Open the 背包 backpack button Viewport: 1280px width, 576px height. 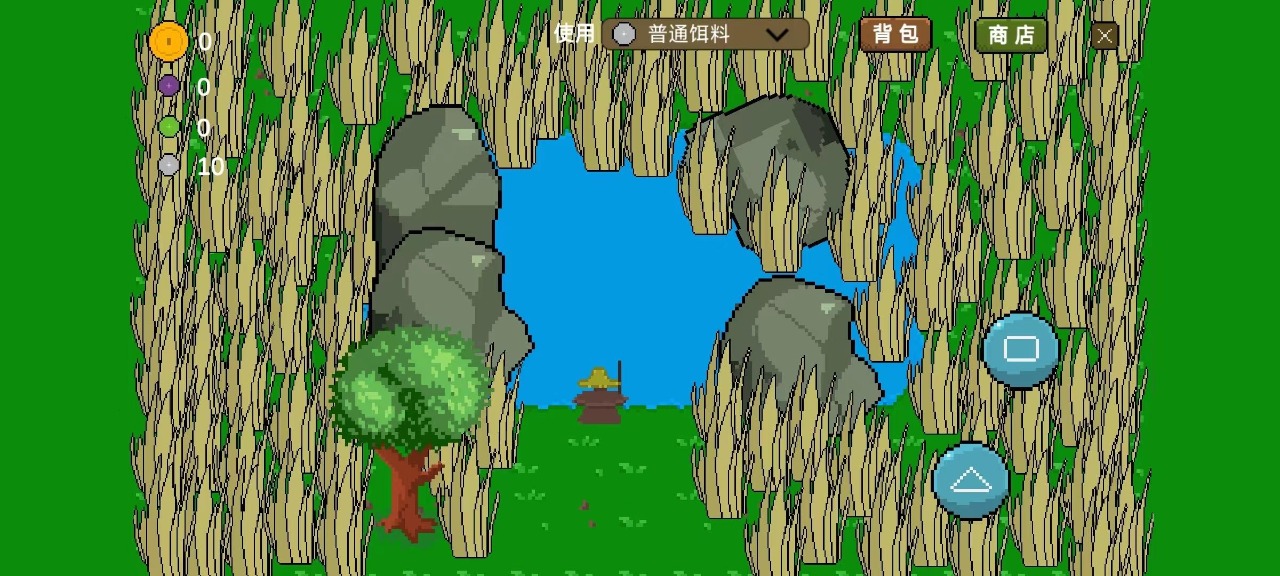click(x=895, y=35)
